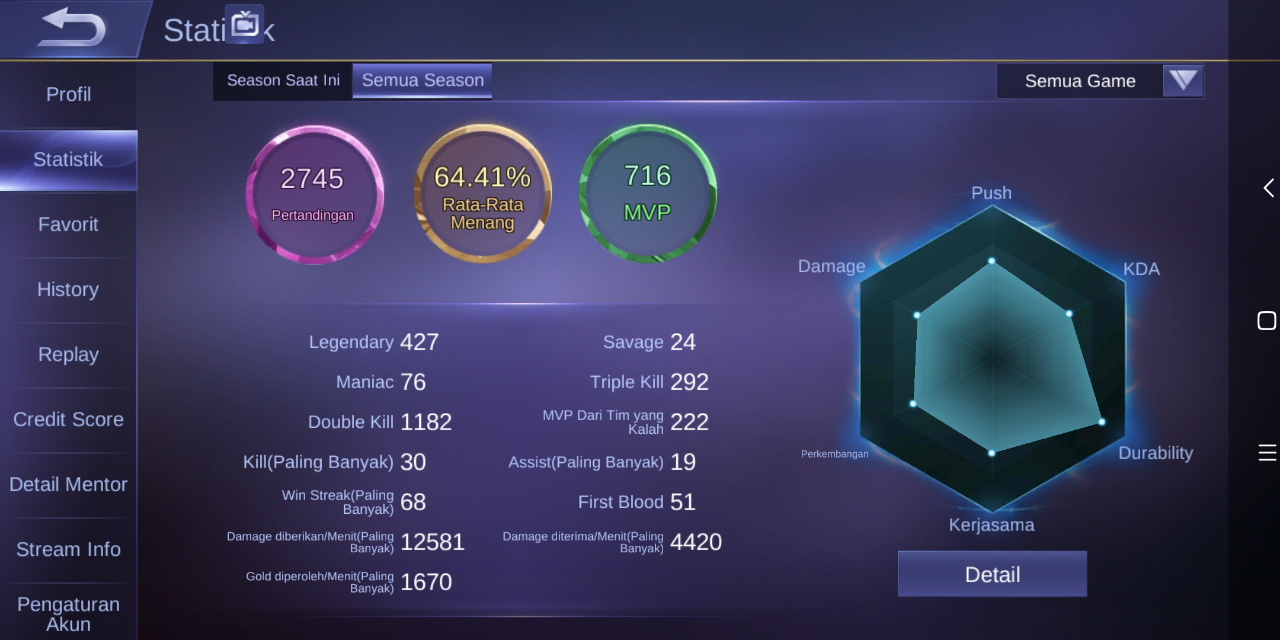Viewport: 1280px width, 640px height.
Task: Go back with the arrow button
Action: click(x=70, y=28)
